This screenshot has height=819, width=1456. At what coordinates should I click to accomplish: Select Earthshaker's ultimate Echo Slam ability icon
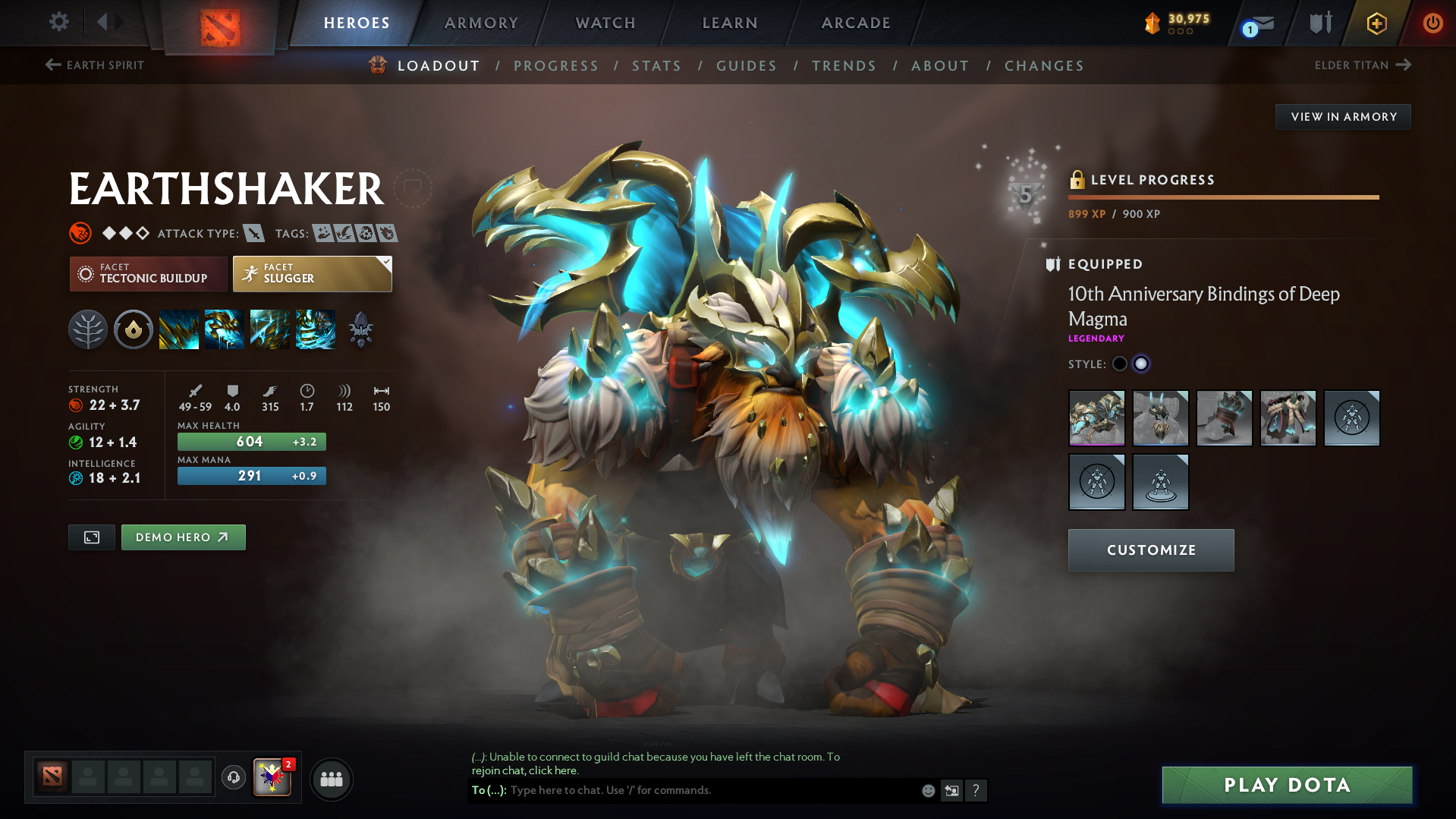pyautogui.click(x=315, y=329)
